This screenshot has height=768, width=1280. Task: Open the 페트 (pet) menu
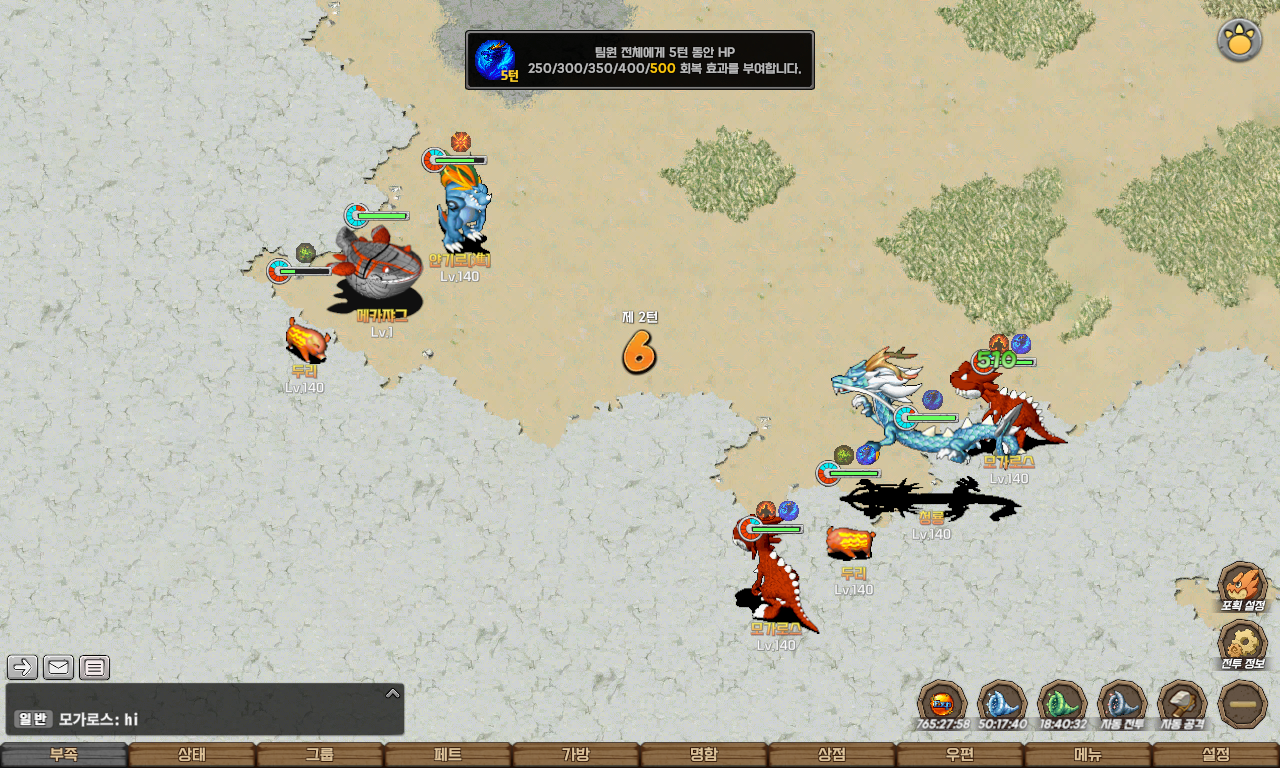tap(448, 755)
